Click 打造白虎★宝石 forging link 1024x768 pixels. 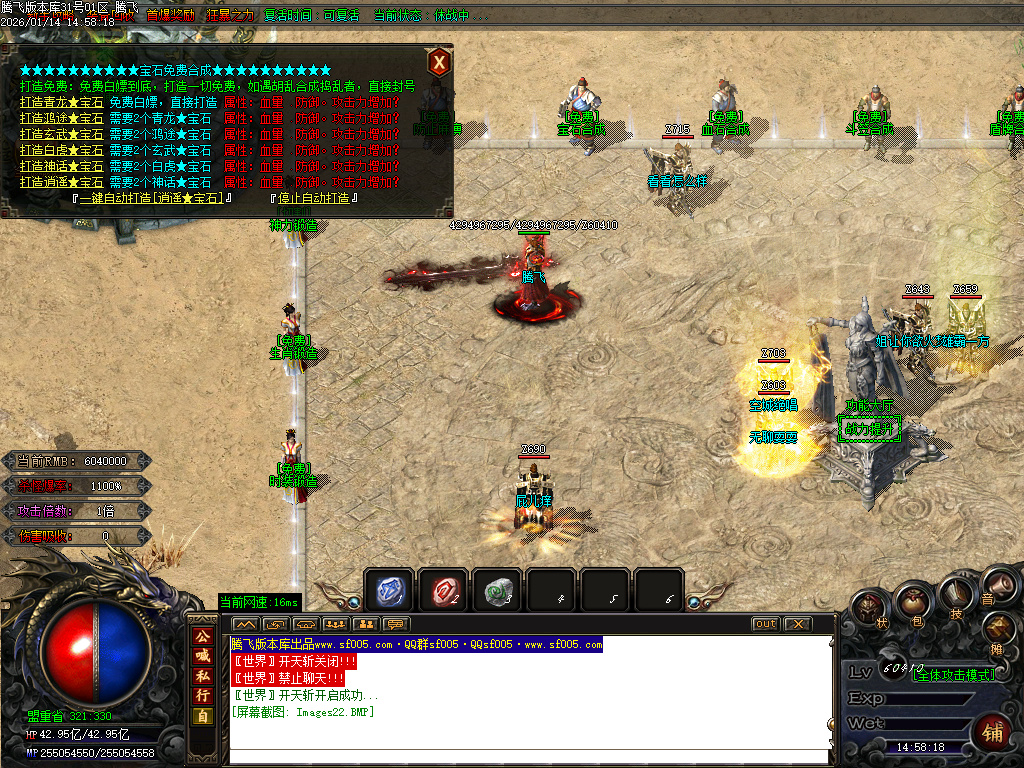click(62, 150)
